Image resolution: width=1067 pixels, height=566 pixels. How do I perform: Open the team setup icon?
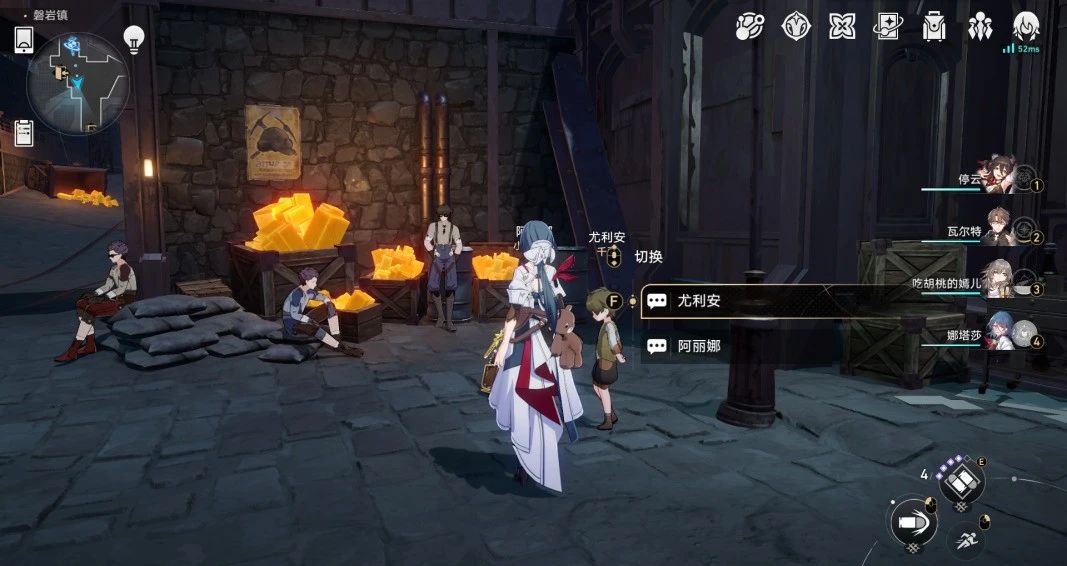[x=980, y=27]
